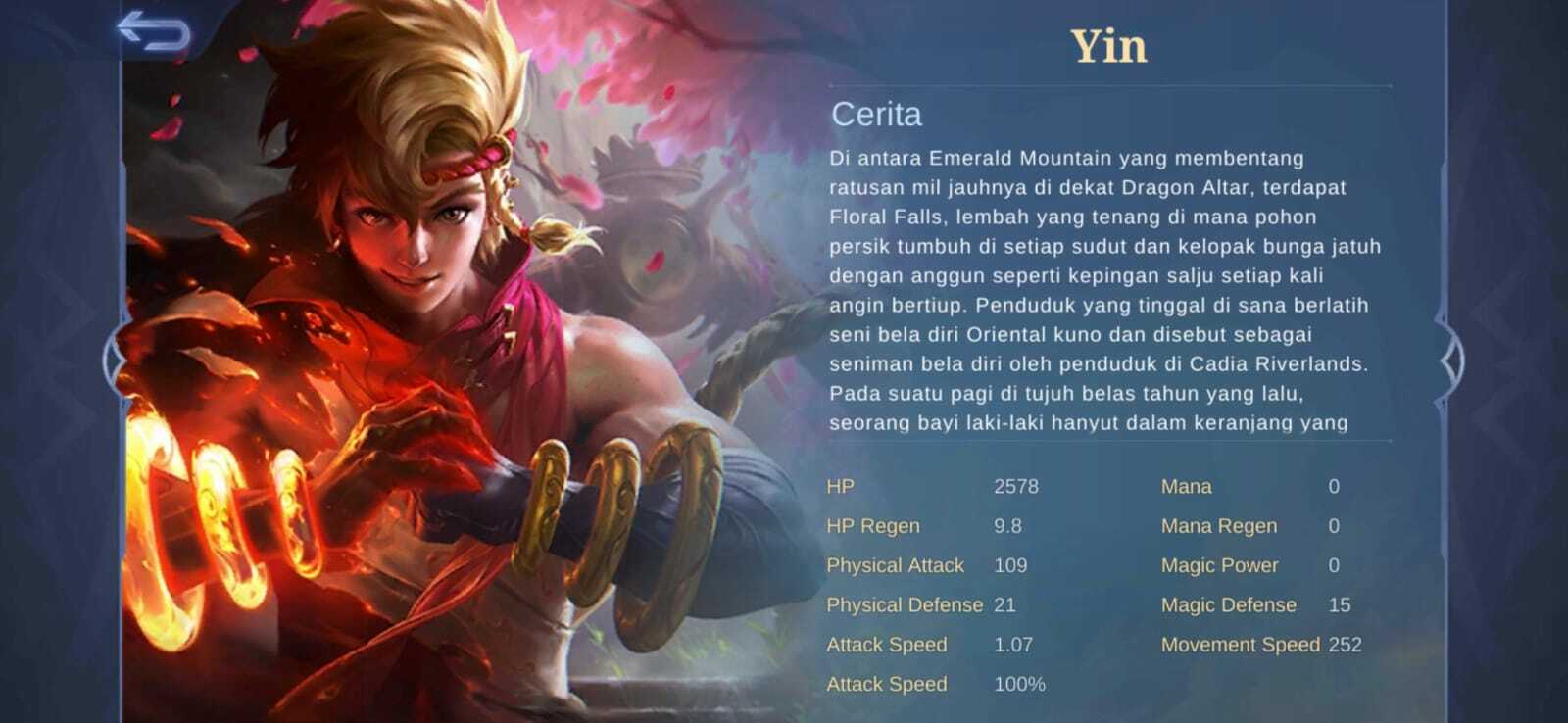Image resolution: width=1568 pixels, height=723 pixels.
Task: Click the Mana stat label
Action: [x=1186, y=487]
